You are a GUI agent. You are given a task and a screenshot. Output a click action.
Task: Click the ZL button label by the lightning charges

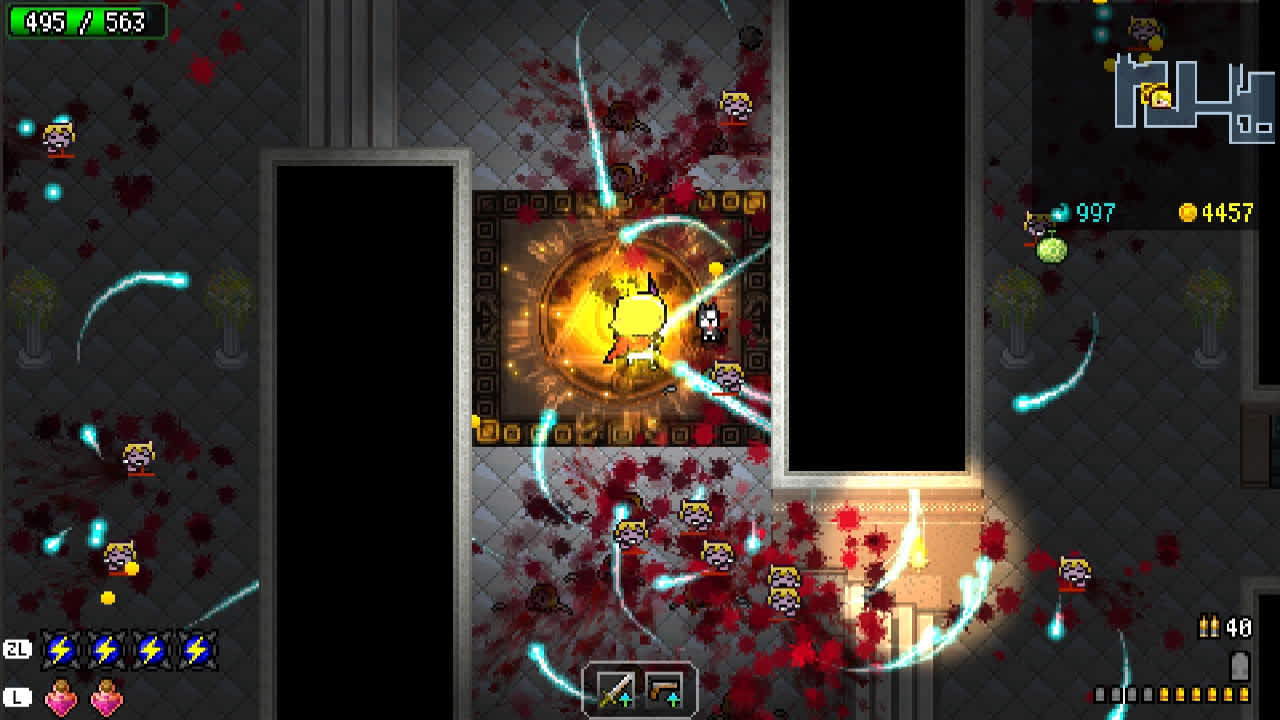pos(18,649)
